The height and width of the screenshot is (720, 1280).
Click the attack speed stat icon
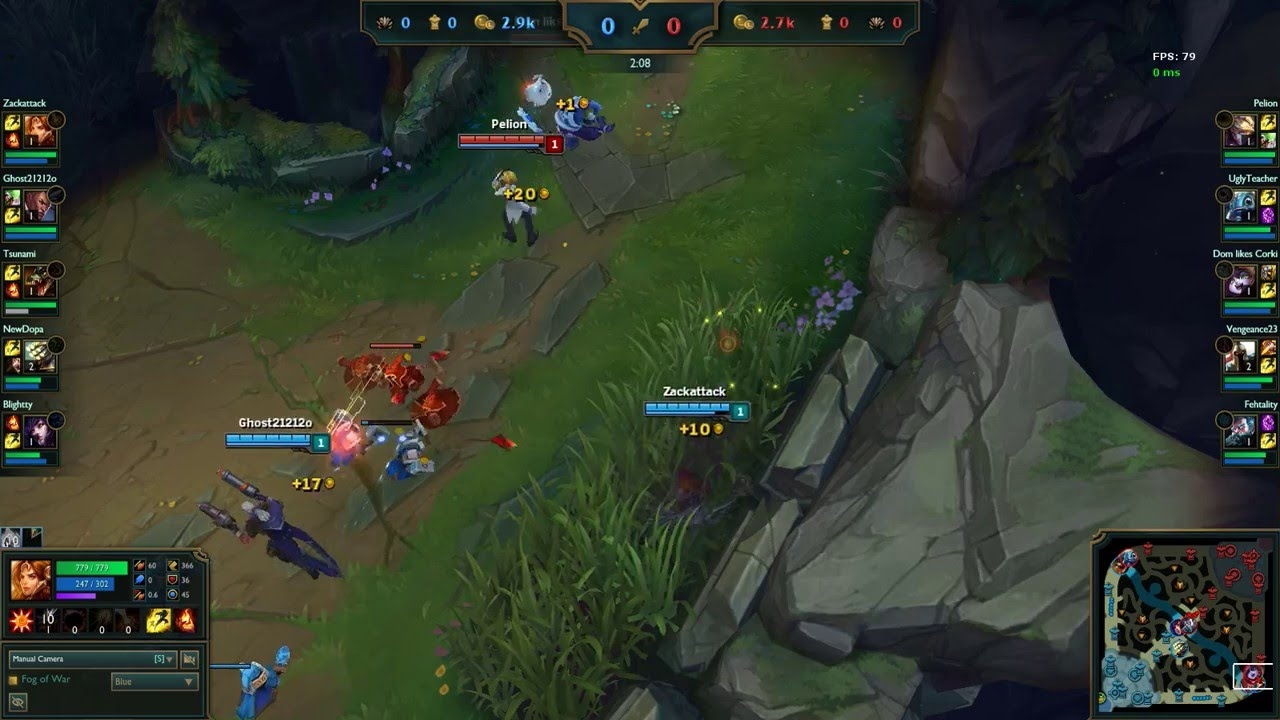tap(139, 595)
